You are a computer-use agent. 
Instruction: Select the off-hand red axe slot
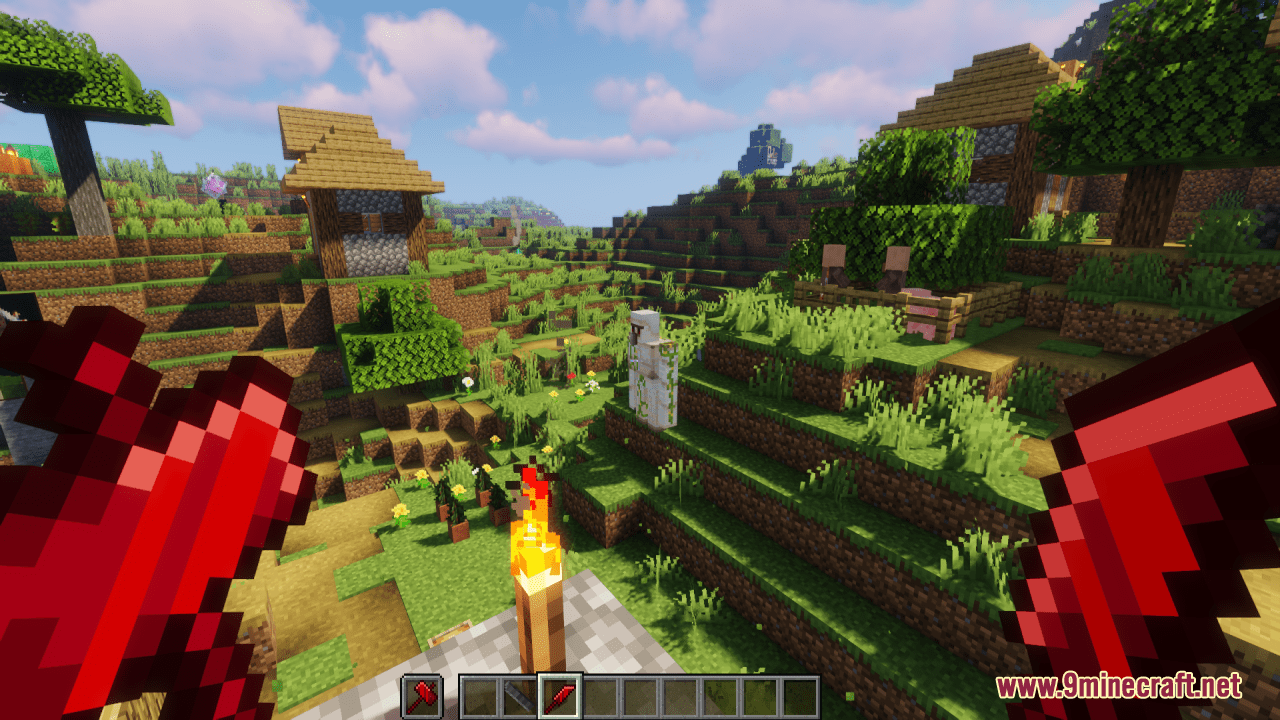pyautogui.click(x=421, y=696)
